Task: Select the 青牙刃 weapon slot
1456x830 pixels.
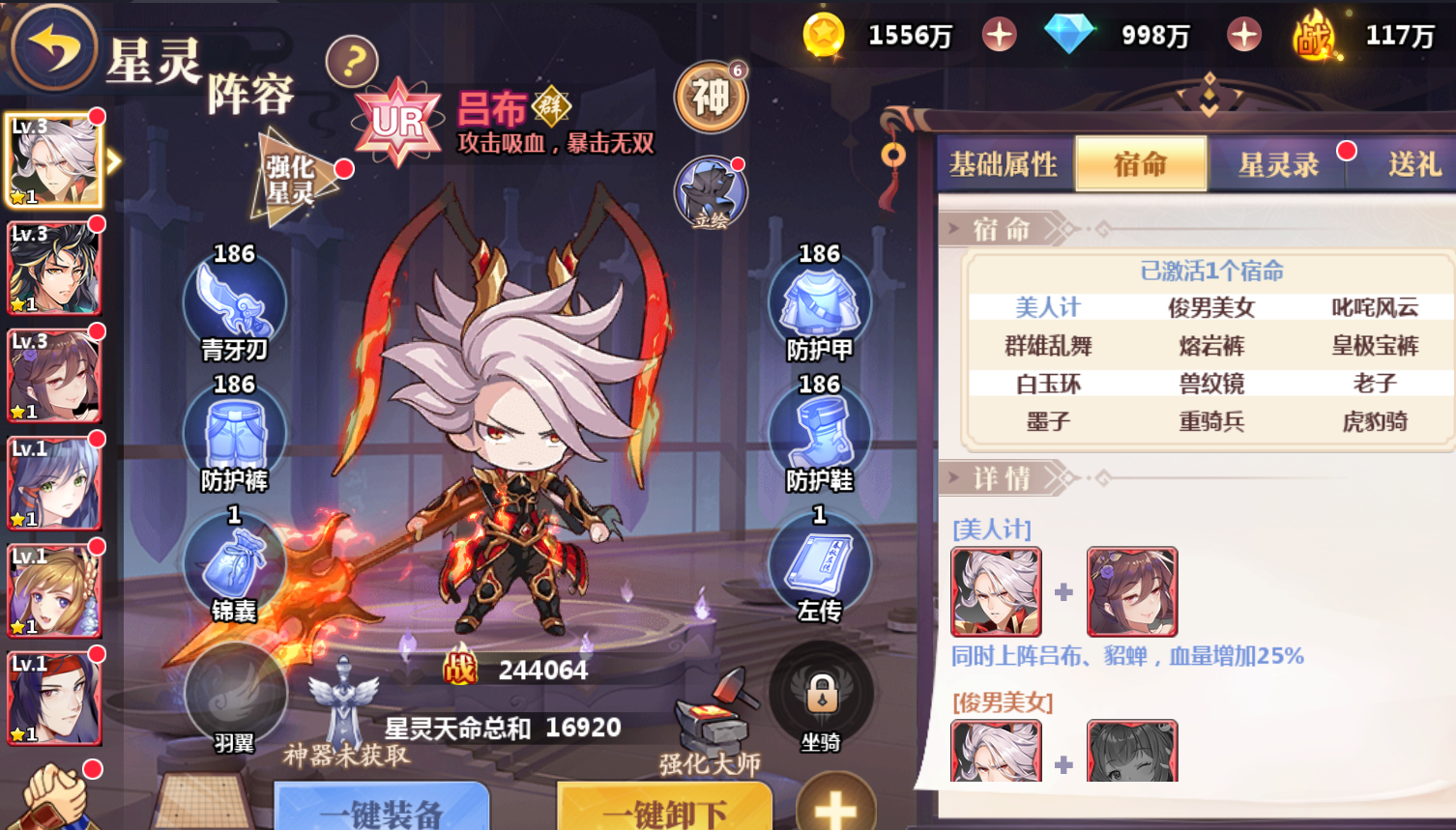Action: coord(234,302)
